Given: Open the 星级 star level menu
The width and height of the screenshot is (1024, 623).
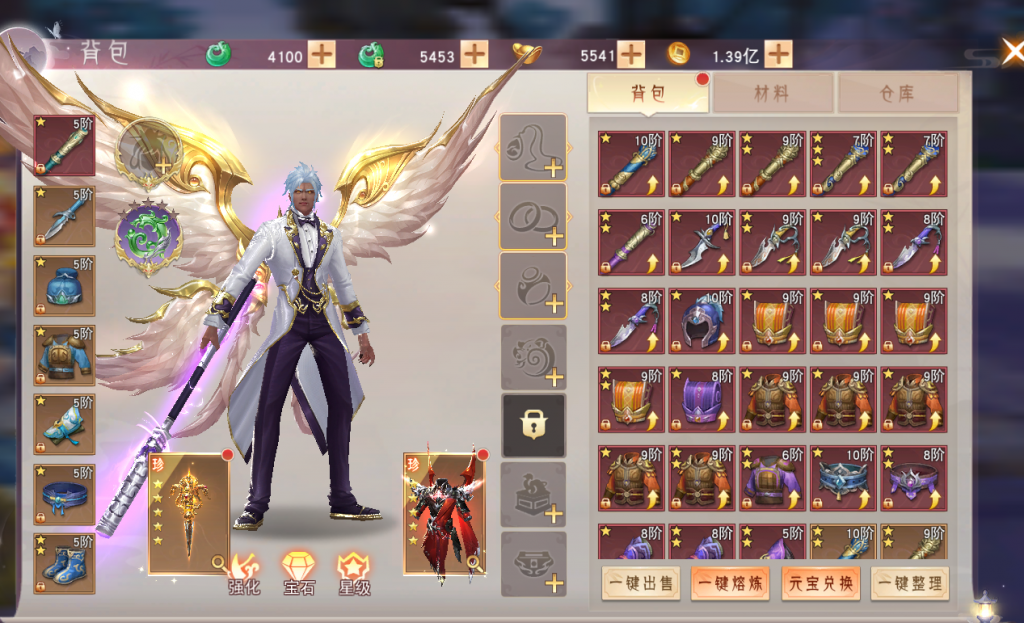Looking at the screenshot, I should (353, 574).
